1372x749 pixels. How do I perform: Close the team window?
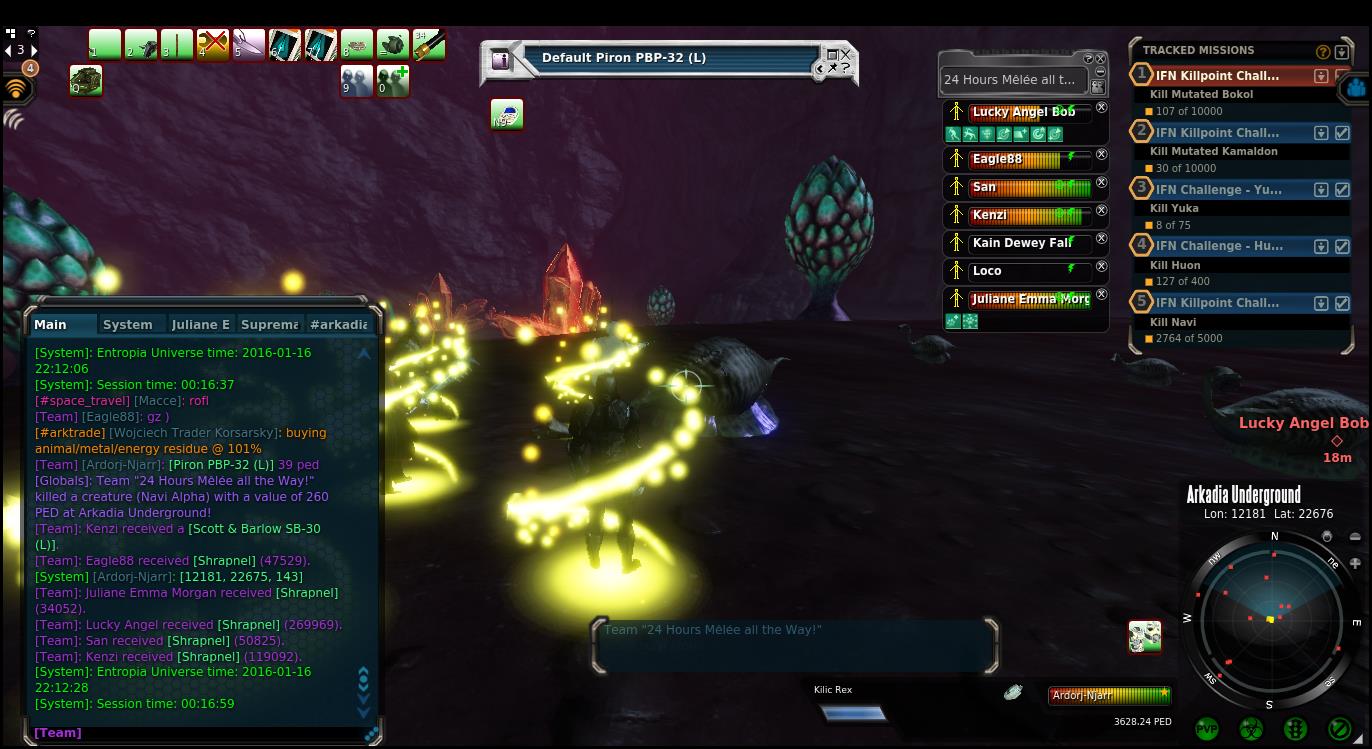coord(1101,59)
